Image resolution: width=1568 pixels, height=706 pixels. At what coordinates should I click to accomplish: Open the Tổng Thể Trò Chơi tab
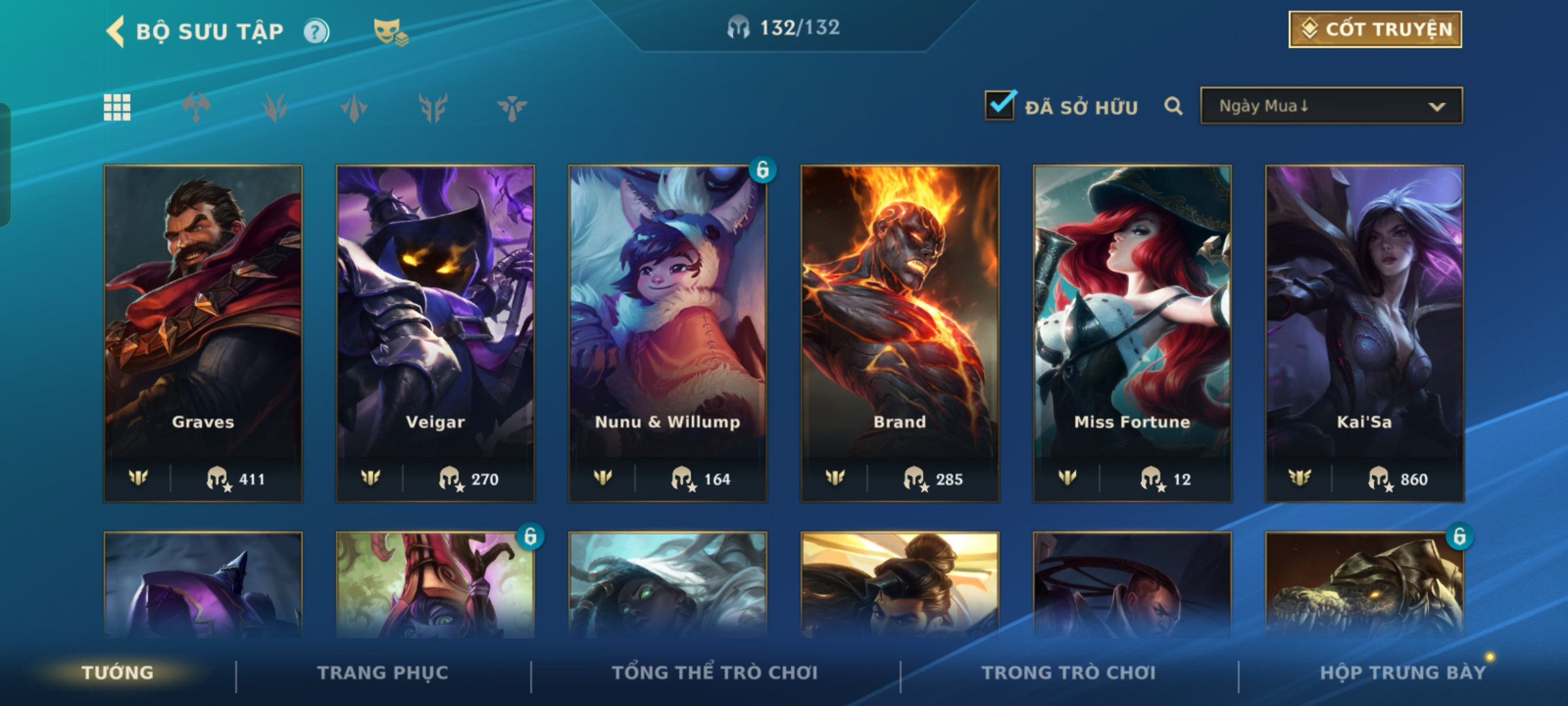click(715, 673)
